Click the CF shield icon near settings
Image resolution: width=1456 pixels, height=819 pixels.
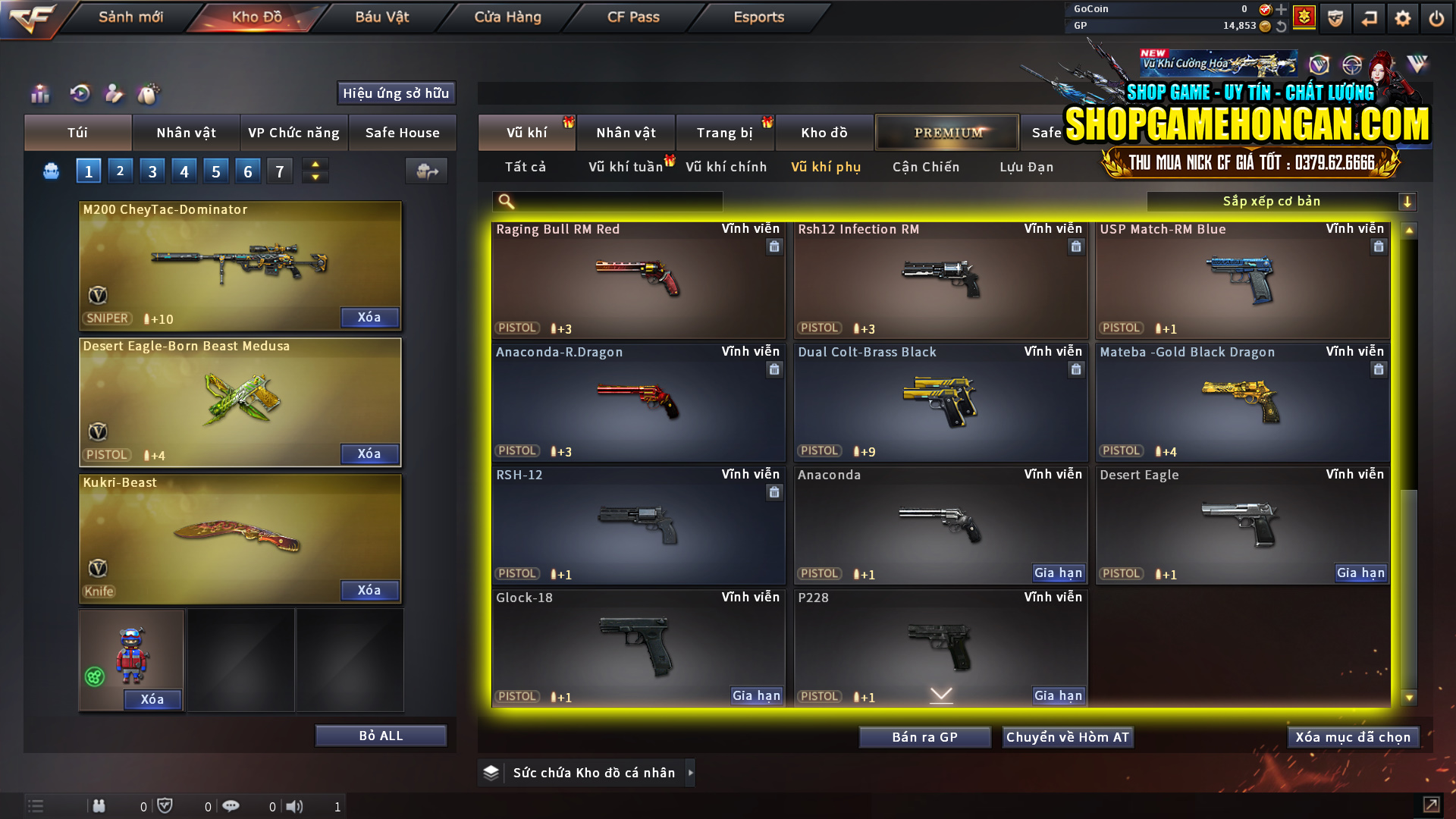pyautogui.click(x=1335, y=17)
